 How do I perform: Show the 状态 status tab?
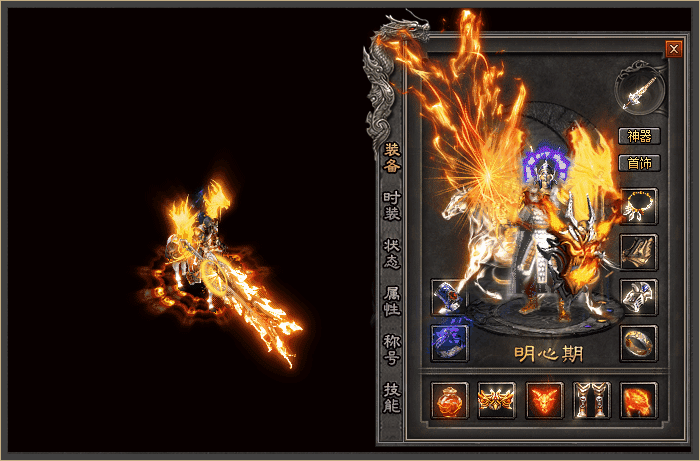click(392, 253)
